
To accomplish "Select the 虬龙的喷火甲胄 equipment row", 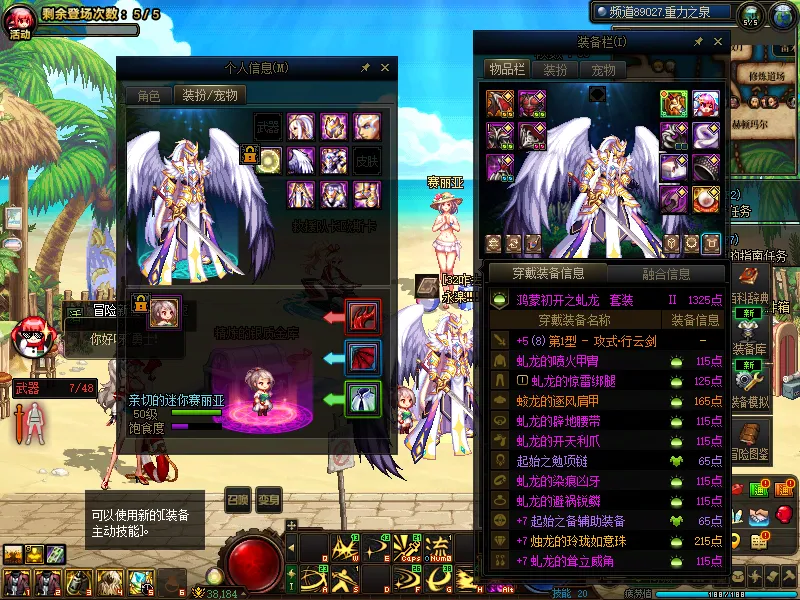I will pyautogui.click(x=562, y=361).
